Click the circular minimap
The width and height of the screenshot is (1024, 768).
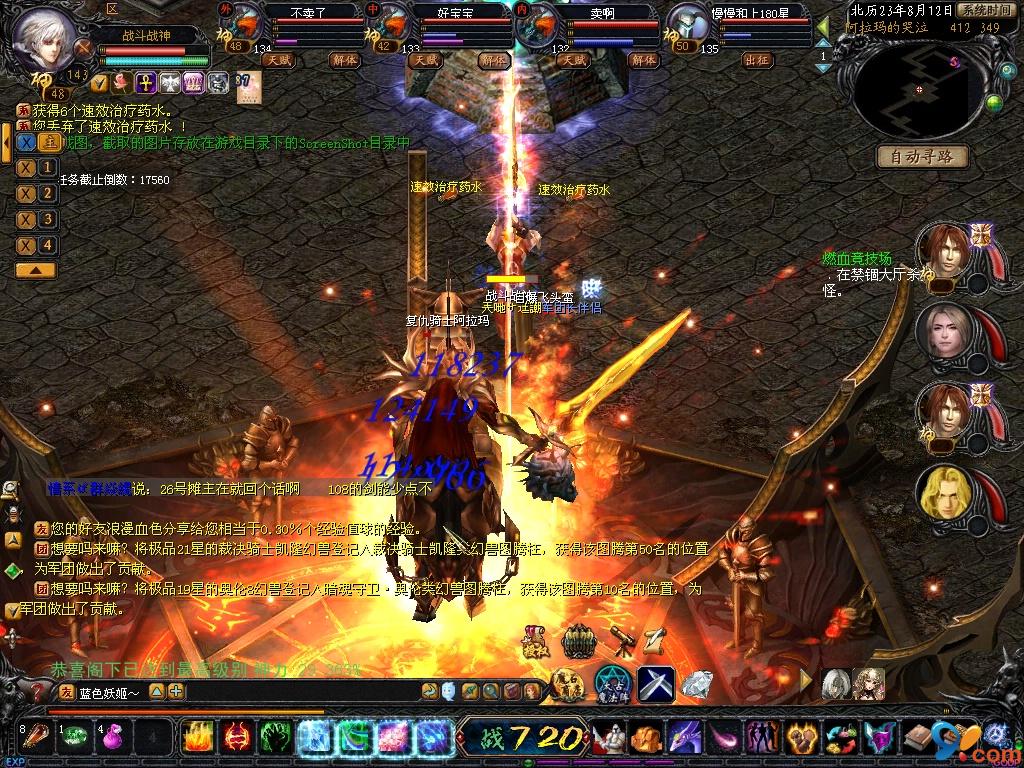click(918, 90)
